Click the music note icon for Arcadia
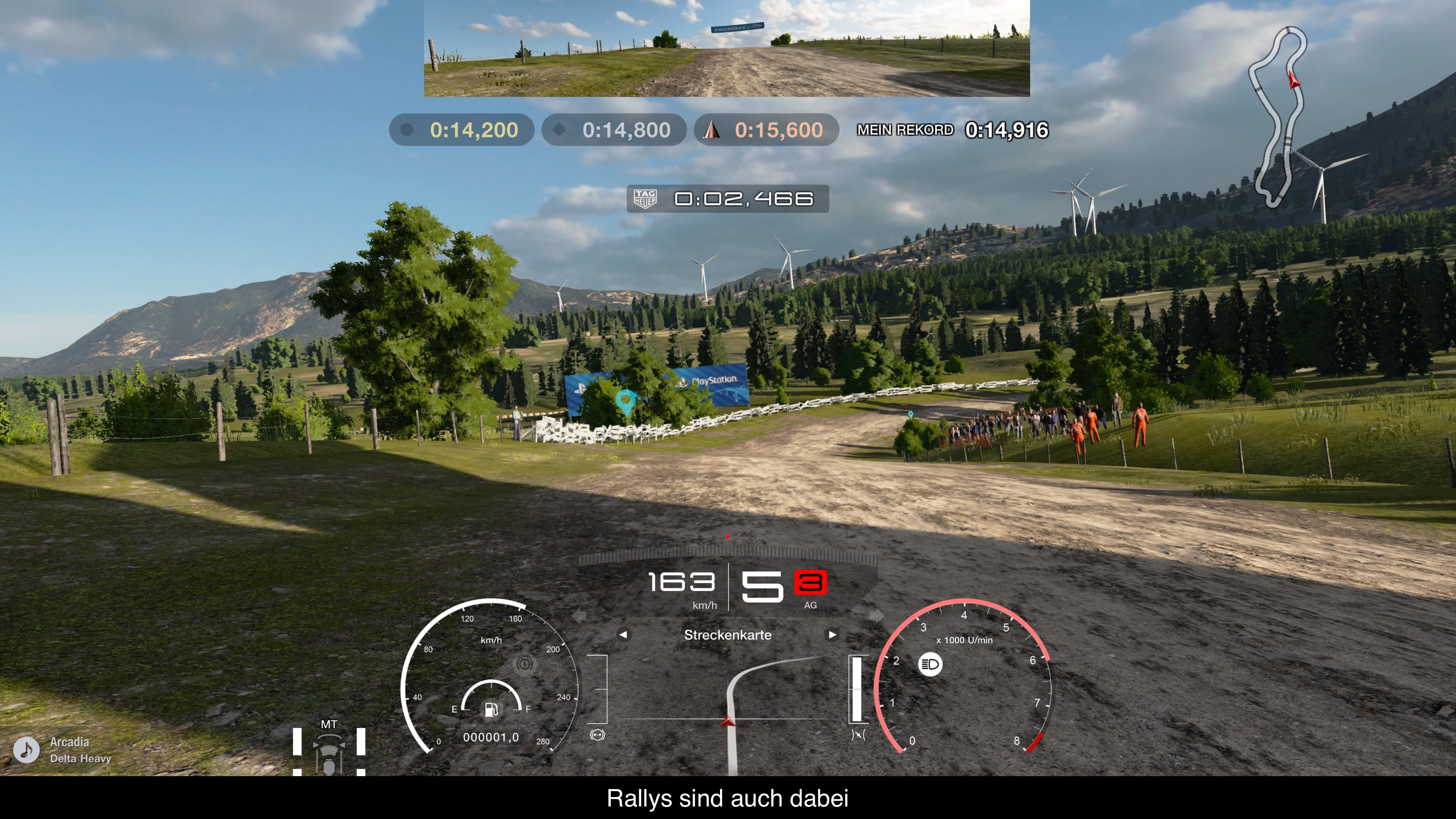The image size is (1456, 819). (x=26, y=750)
